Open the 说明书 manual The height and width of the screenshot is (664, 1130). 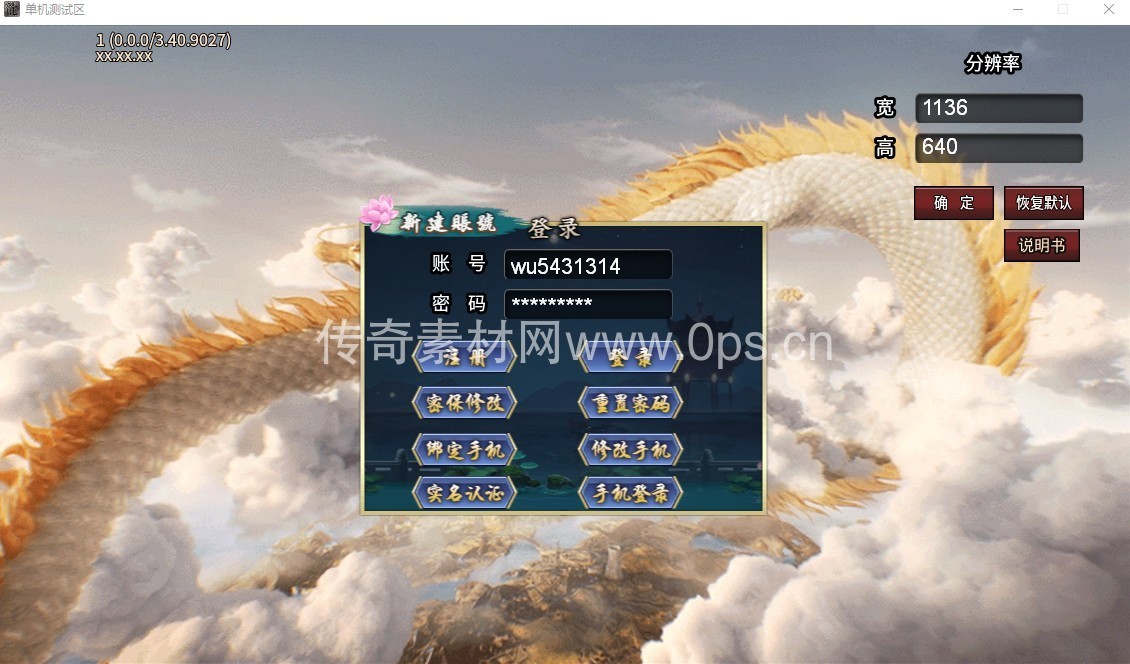pos(1041,246)
